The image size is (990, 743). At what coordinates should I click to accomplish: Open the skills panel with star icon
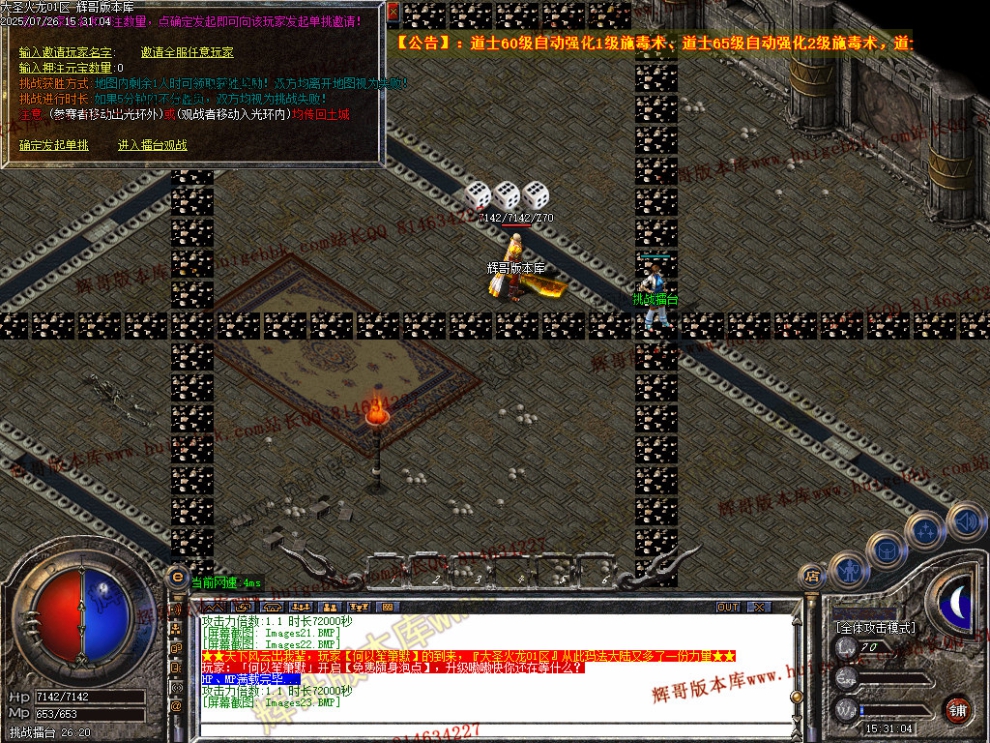[926, 530]
